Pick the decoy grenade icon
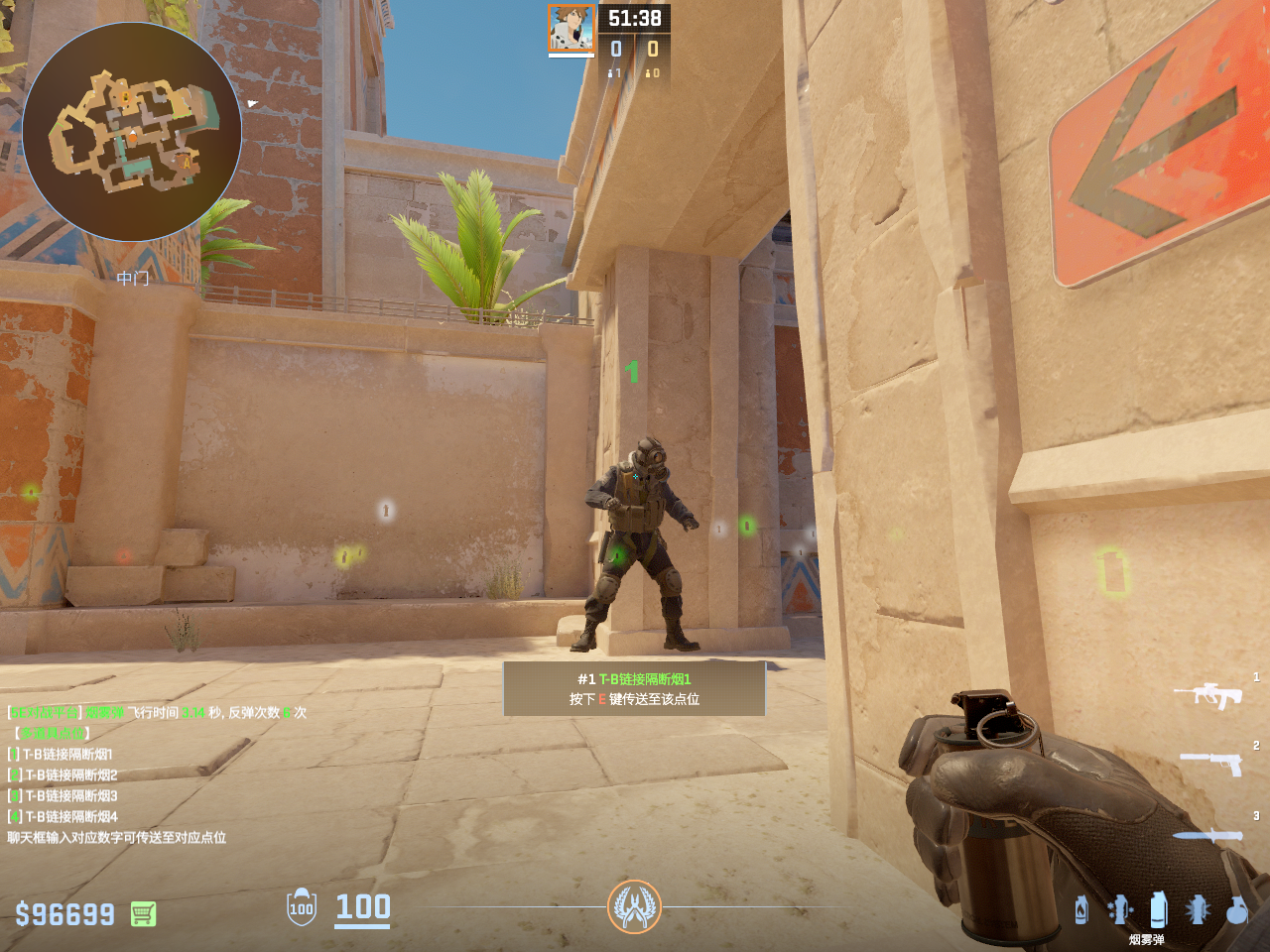This screenshot has height=952, width=1270. [1119, 909]
